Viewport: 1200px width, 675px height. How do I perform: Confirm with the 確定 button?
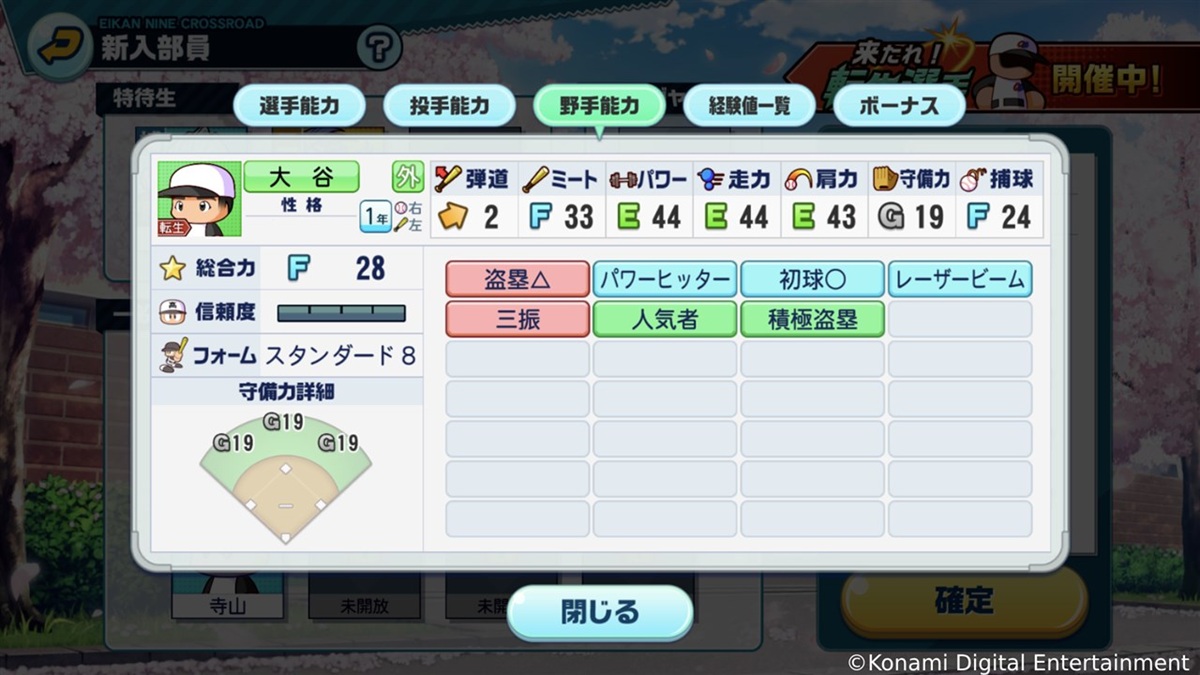click(963, 600)
